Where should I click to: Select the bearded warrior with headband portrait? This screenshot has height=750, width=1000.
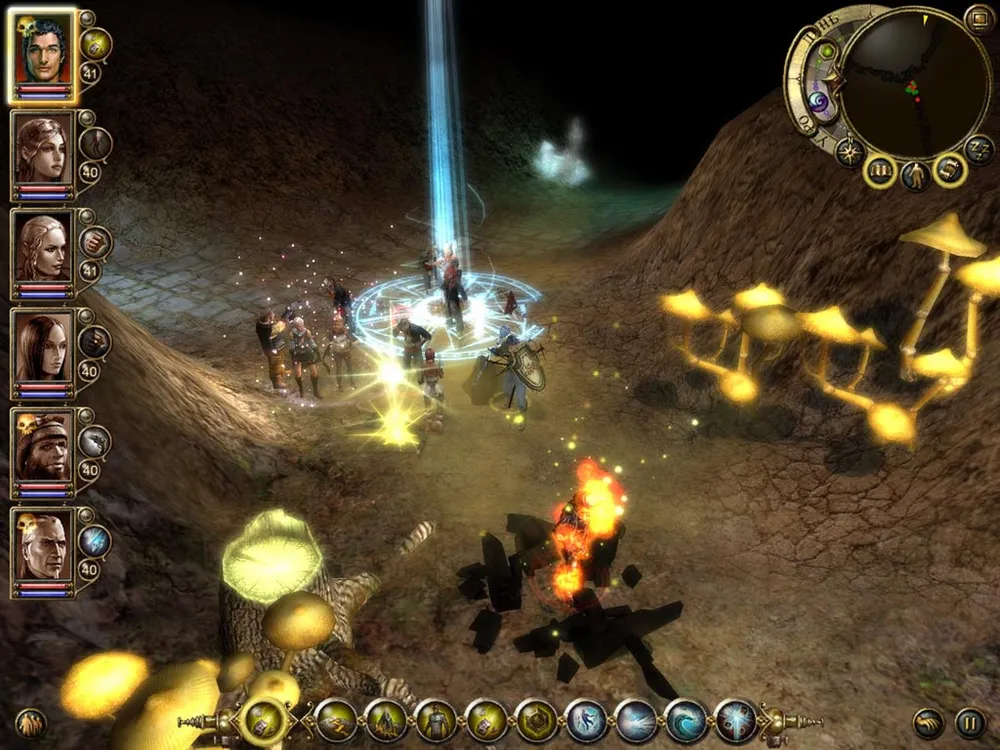pyautogui.click(x=43, y=446)
